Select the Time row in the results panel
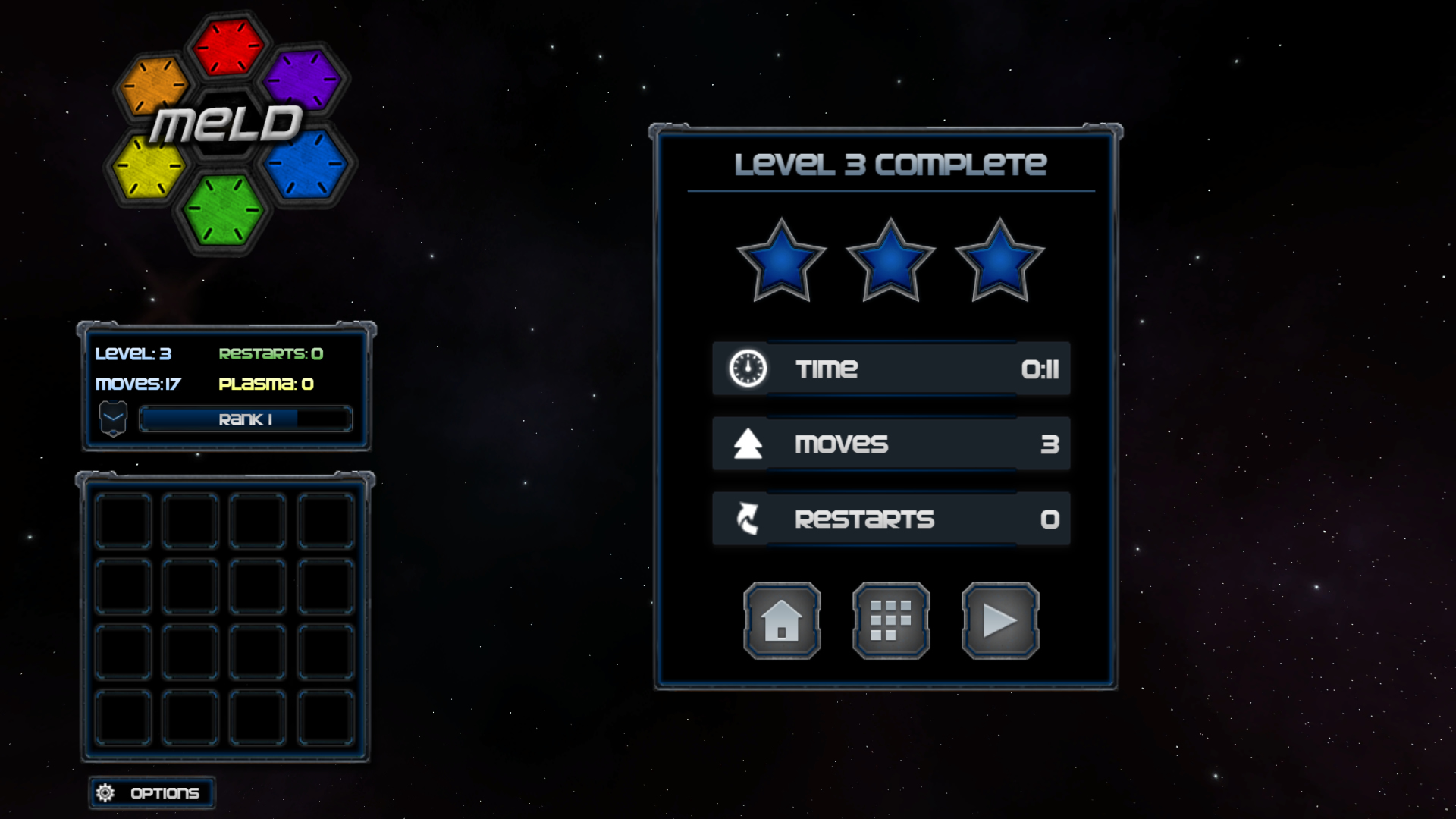 (x=891, y=369)
